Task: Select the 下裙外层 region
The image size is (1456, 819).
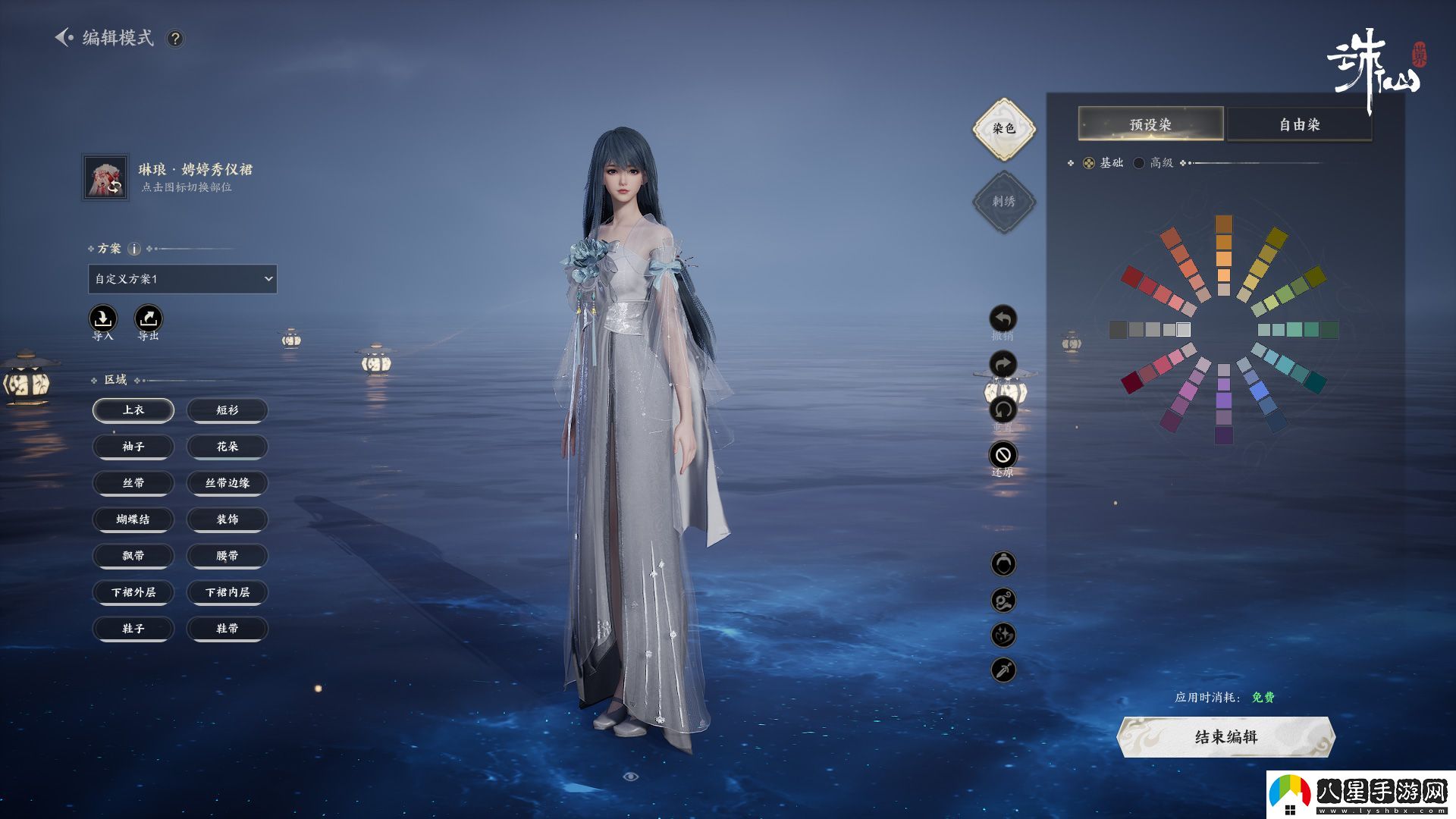Action: click(x=133, y=592)
